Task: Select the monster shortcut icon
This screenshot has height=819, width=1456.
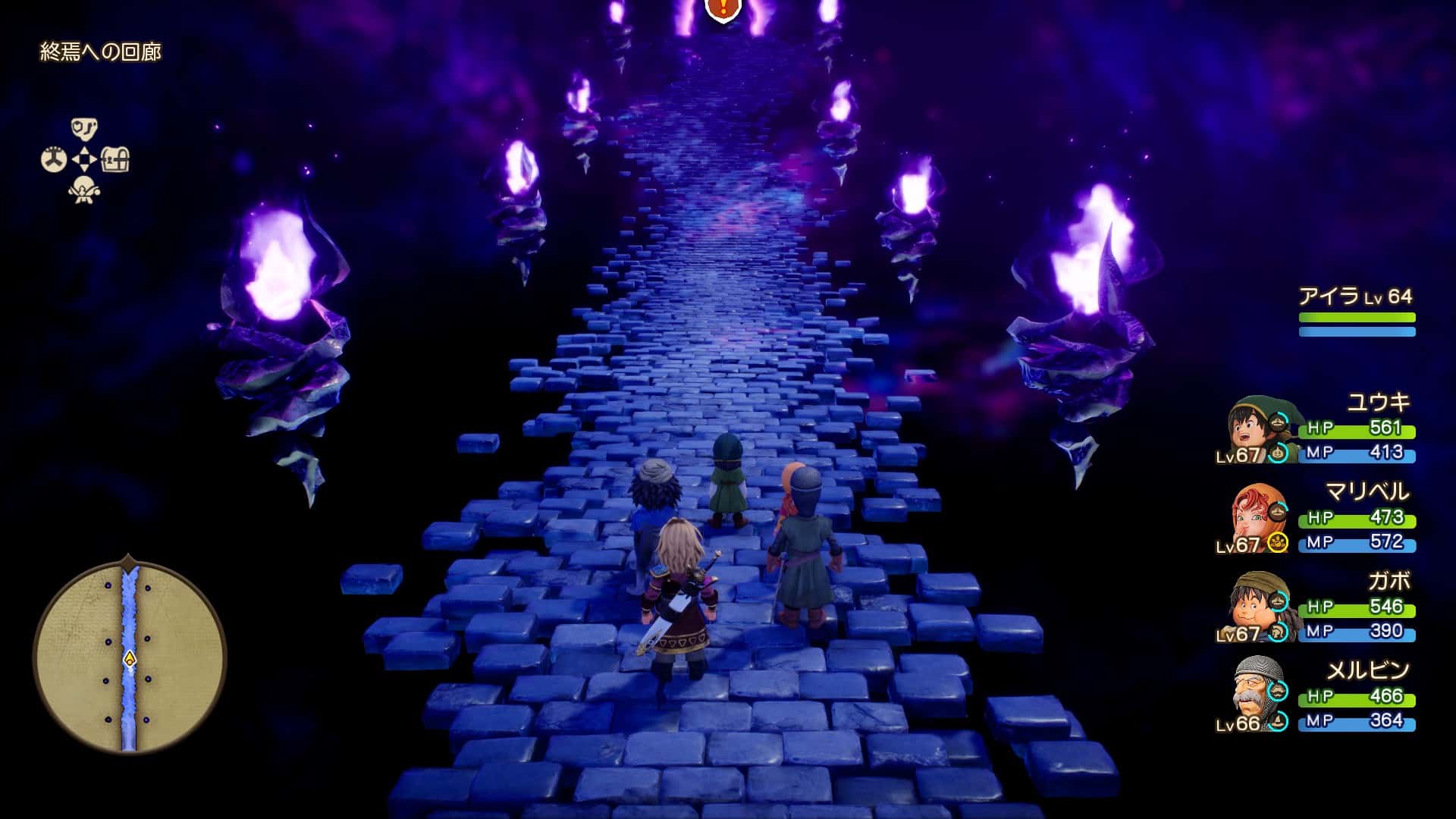Action: (x=84, y=190)
